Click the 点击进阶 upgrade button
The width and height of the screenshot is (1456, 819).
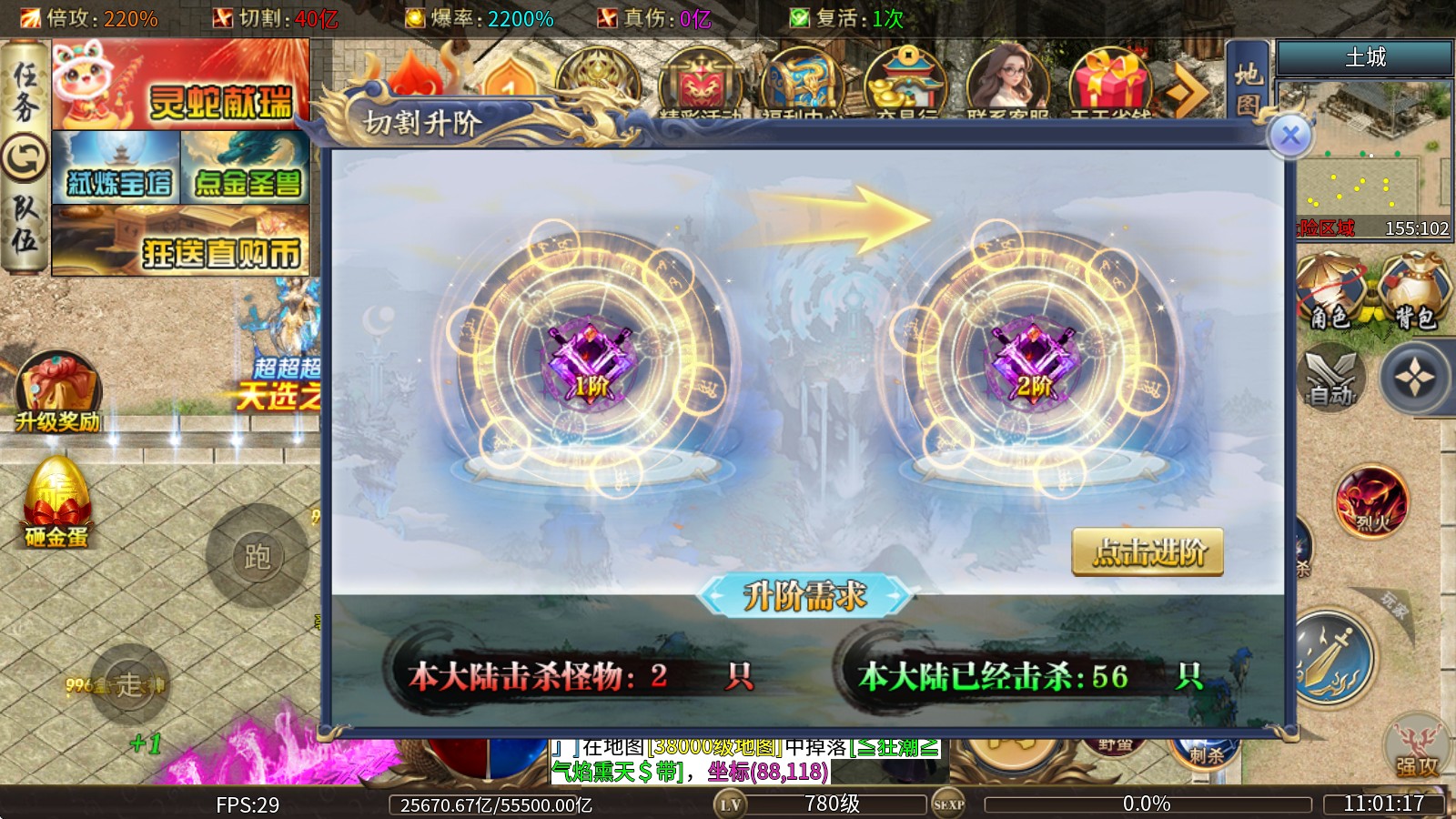tap(1148, 552)
